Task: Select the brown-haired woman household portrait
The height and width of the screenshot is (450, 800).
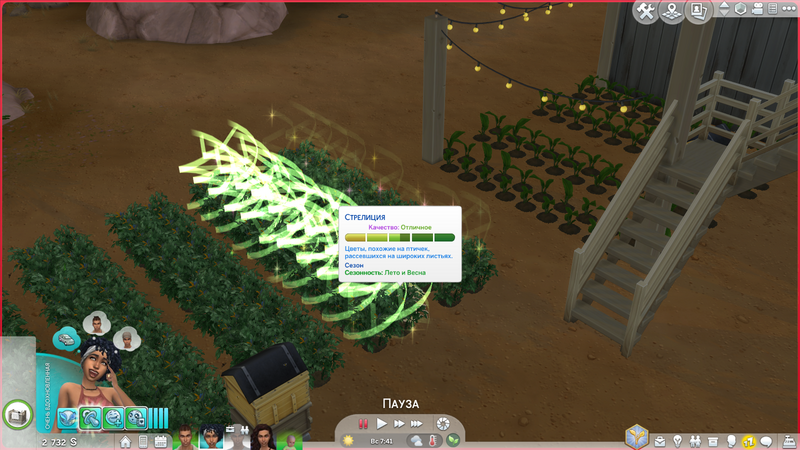Action: (262, 438)
